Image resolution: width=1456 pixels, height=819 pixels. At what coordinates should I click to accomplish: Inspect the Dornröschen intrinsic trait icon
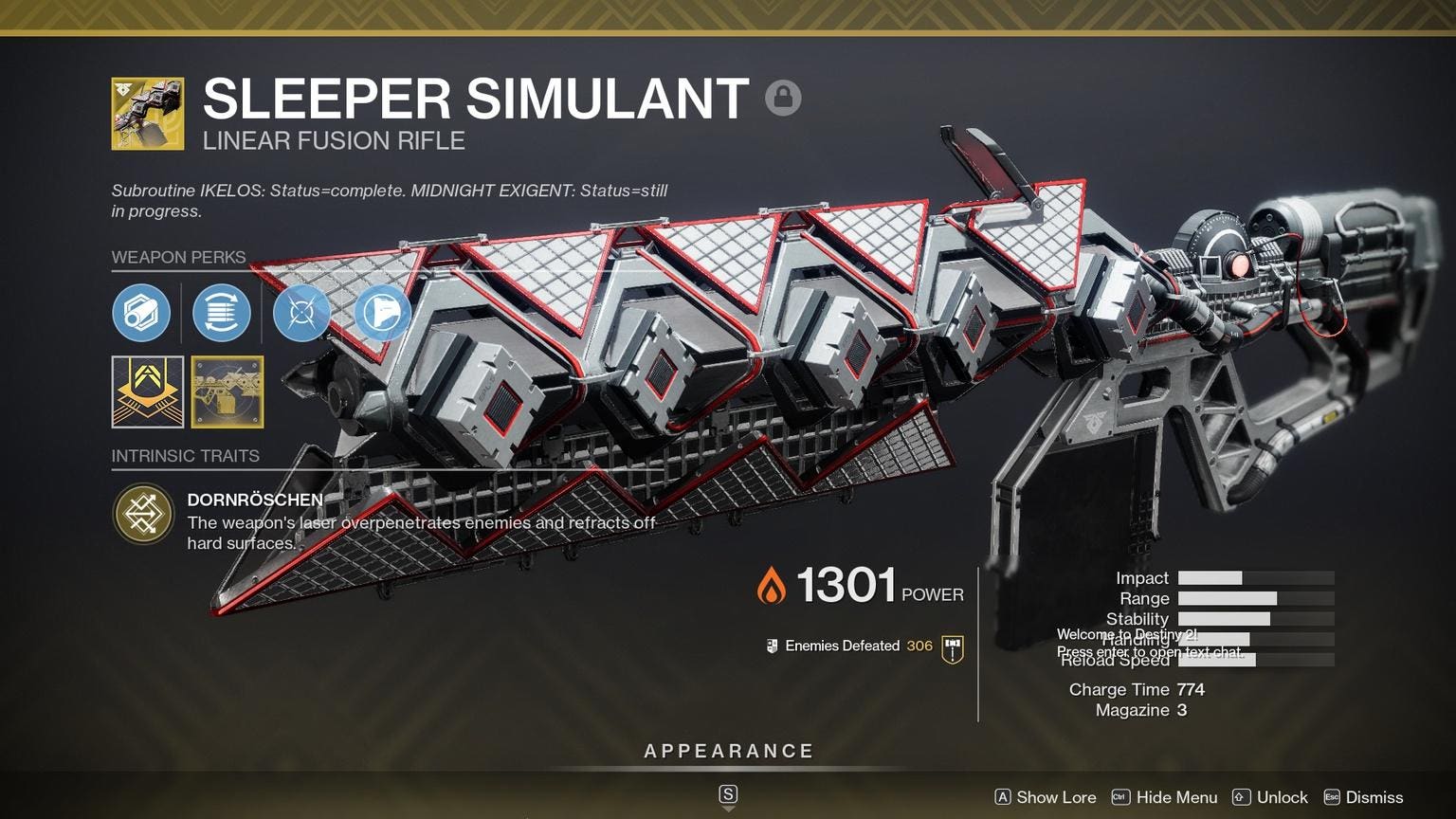pos(143,514)
